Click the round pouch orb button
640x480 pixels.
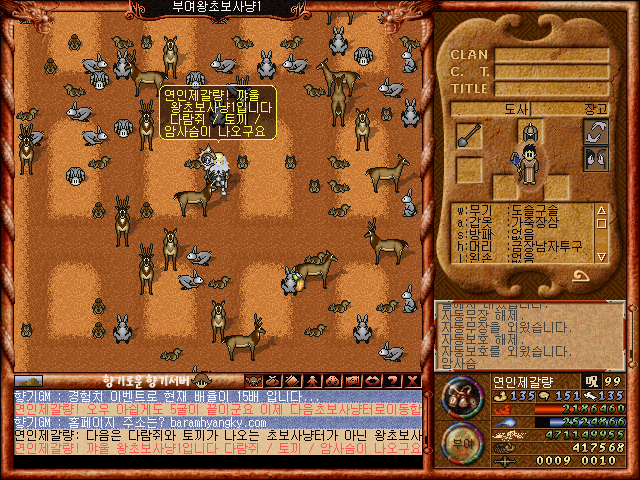(x=462, y=396)
